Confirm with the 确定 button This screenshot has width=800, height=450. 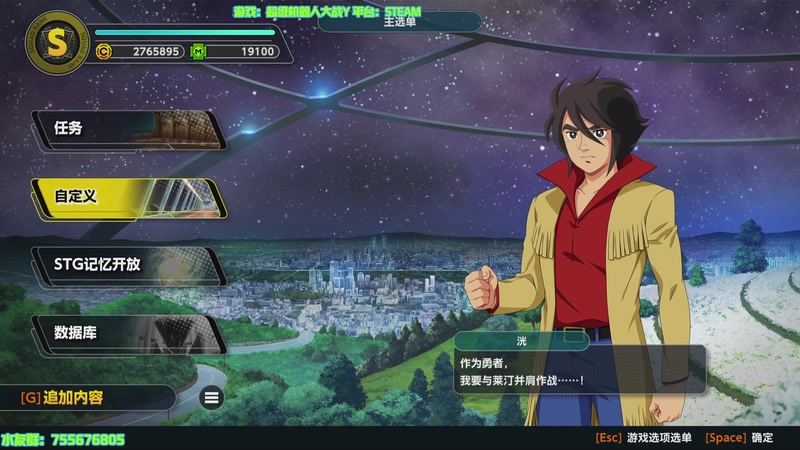pyautogui.click(x=740, y=438)
